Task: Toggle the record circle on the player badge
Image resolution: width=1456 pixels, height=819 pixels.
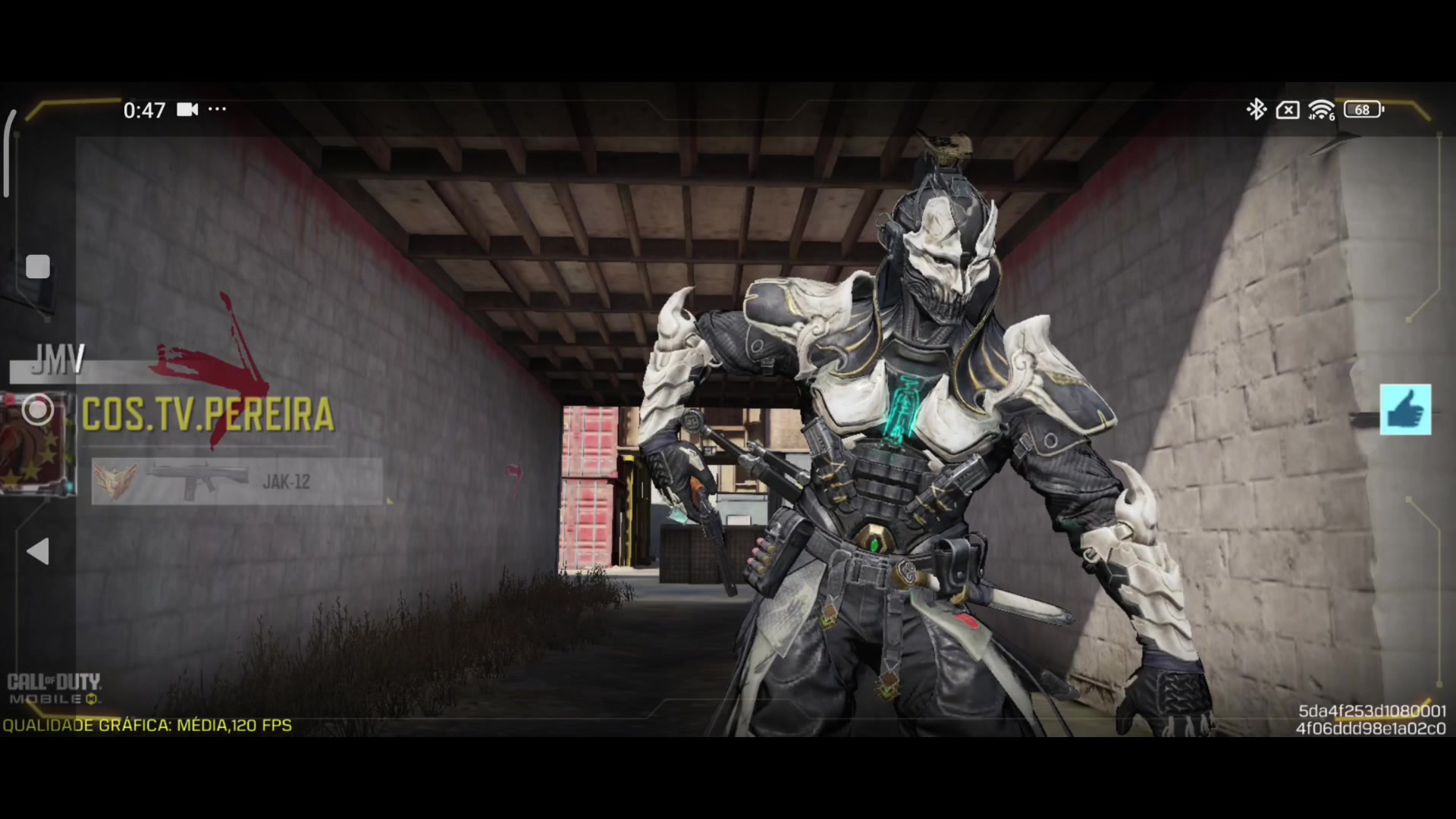Action: coord(39,409)
